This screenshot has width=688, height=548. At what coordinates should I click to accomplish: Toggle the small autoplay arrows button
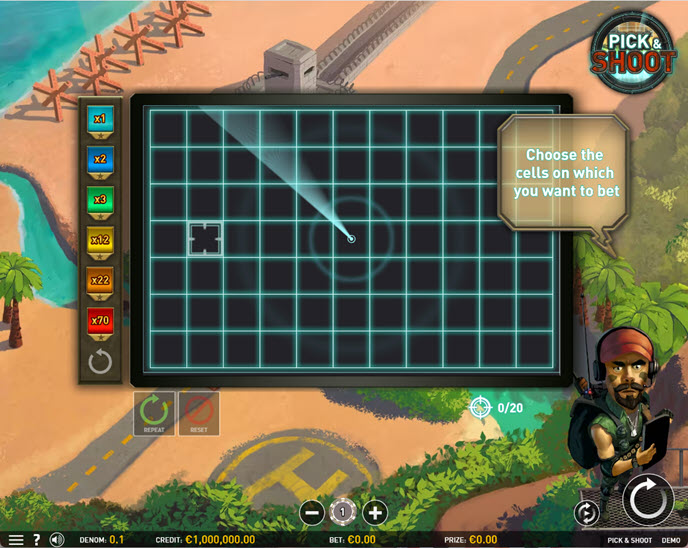pyautogui.click(x=586, y=513)
